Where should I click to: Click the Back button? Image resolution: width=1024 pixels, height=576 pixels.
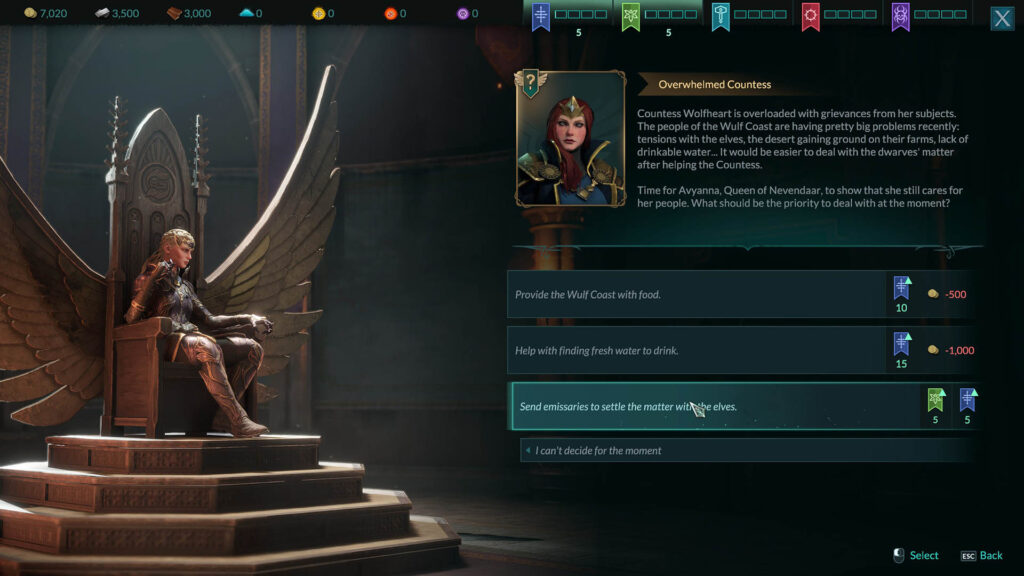(981, 555)
